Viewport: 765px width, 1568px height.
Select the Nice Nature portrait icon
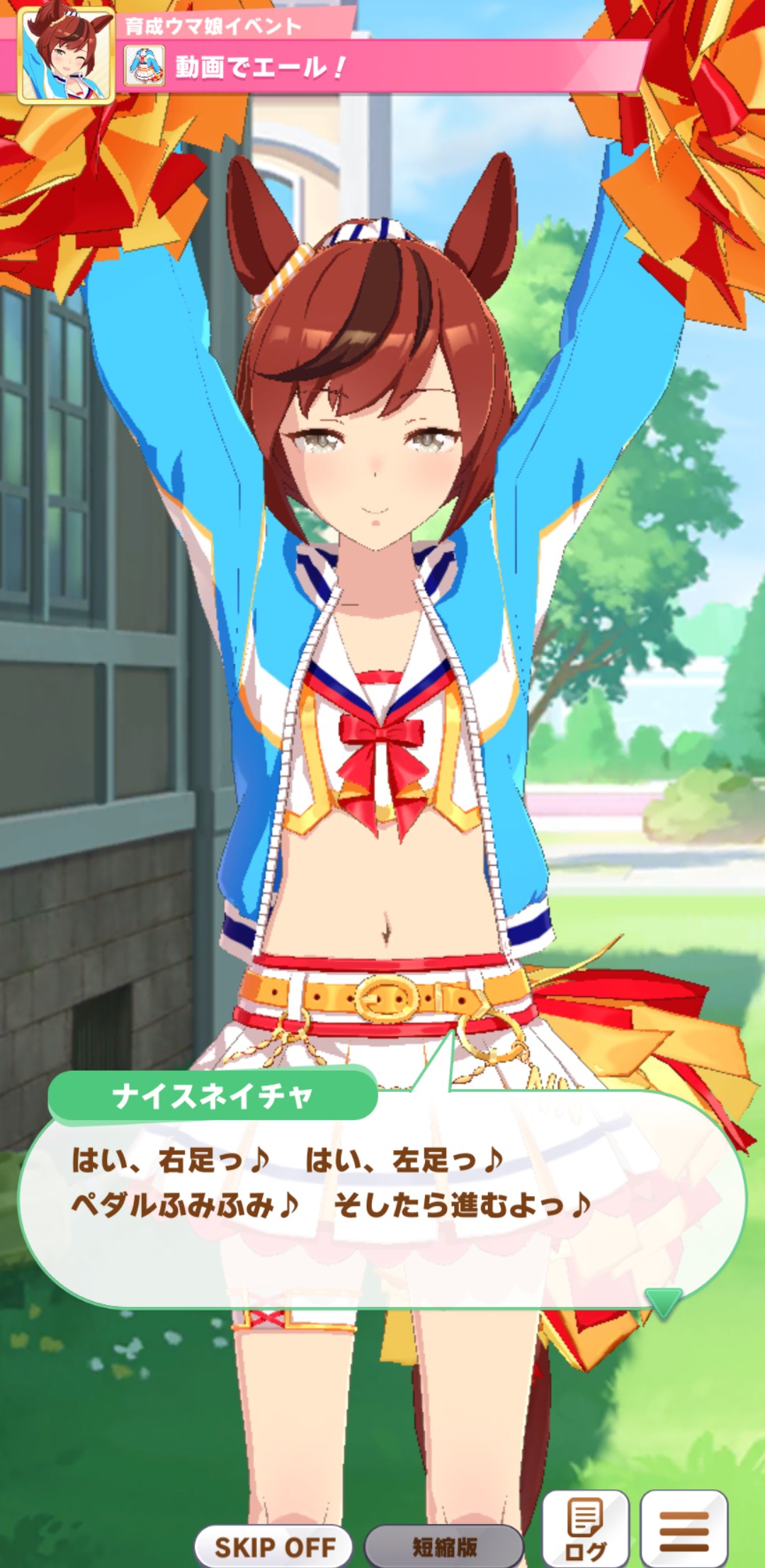[66, 56]
